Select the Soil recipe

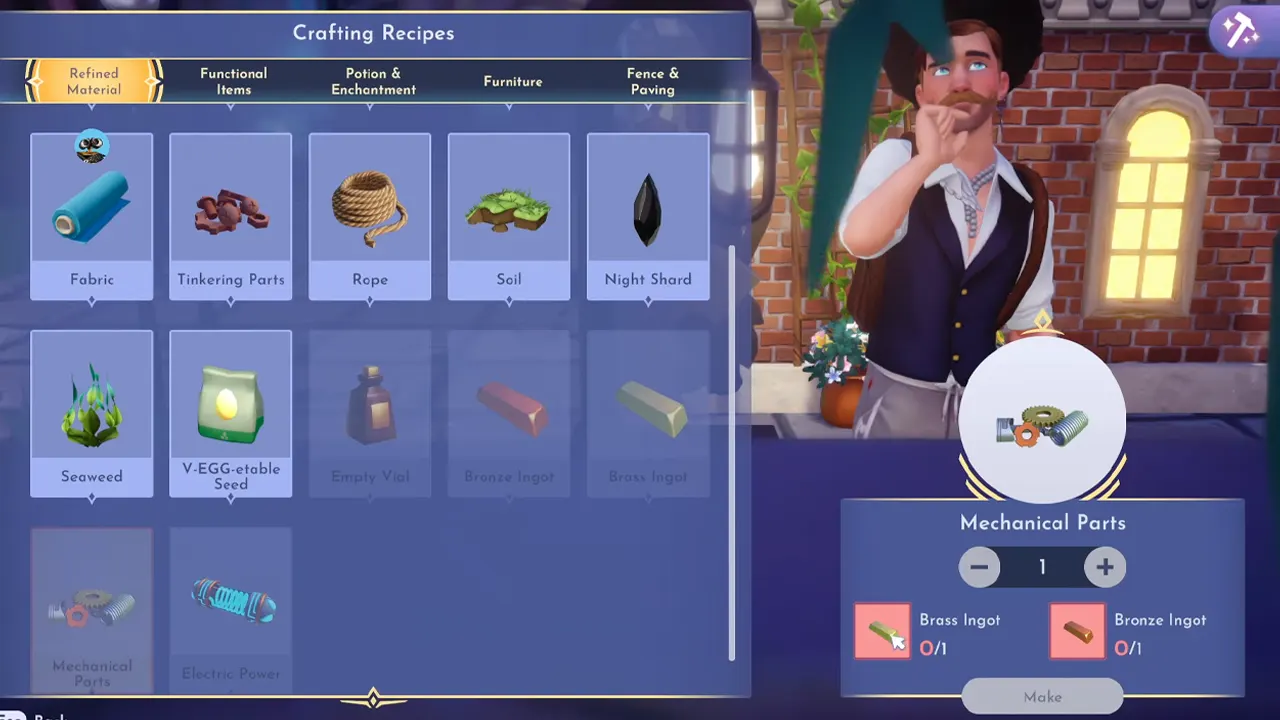[x=509, y=210]
